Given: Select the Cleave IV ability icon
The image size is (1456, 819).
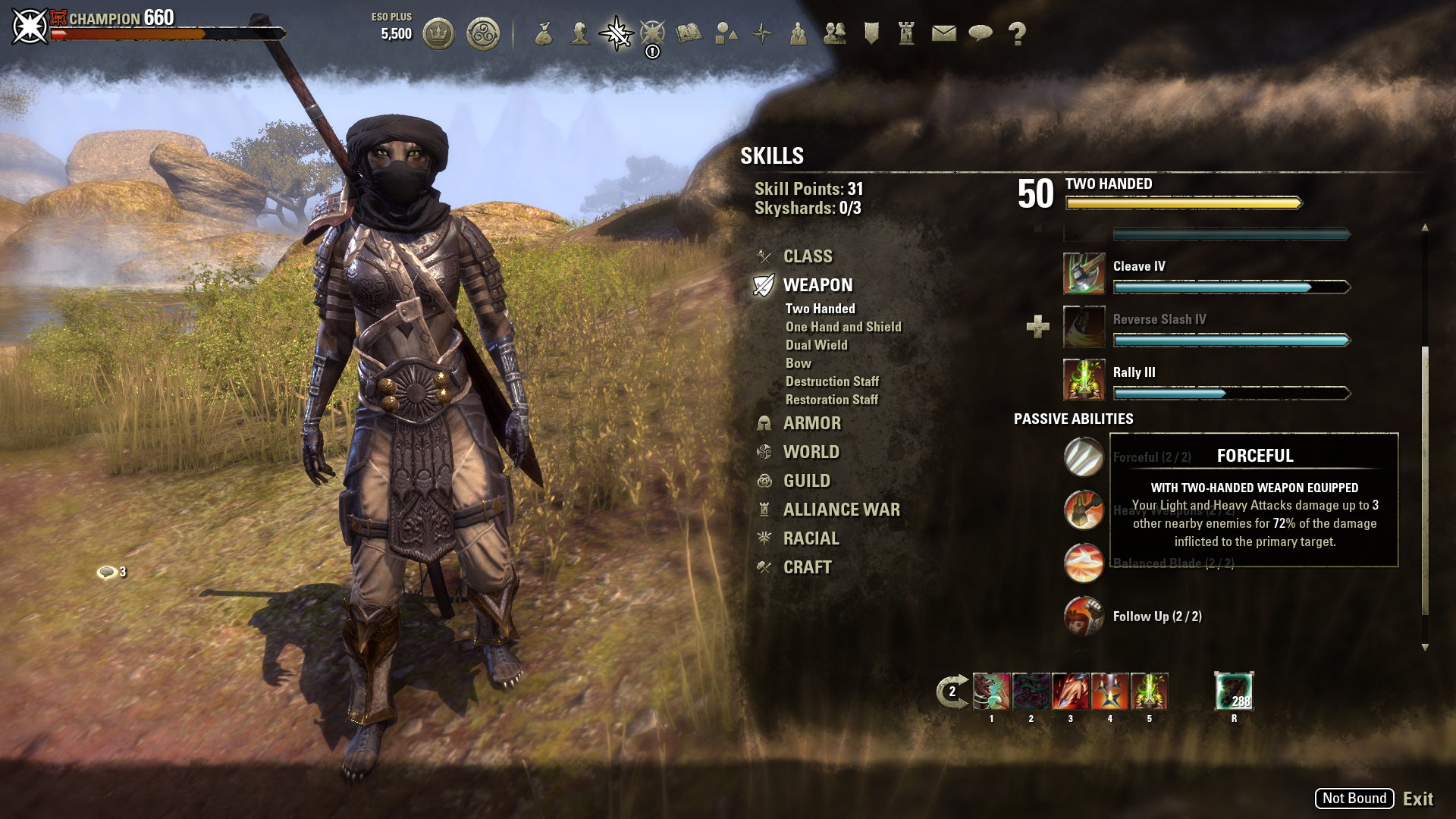Looking at the screenshot, I should pyautogui.click(x=1084, y=274).
